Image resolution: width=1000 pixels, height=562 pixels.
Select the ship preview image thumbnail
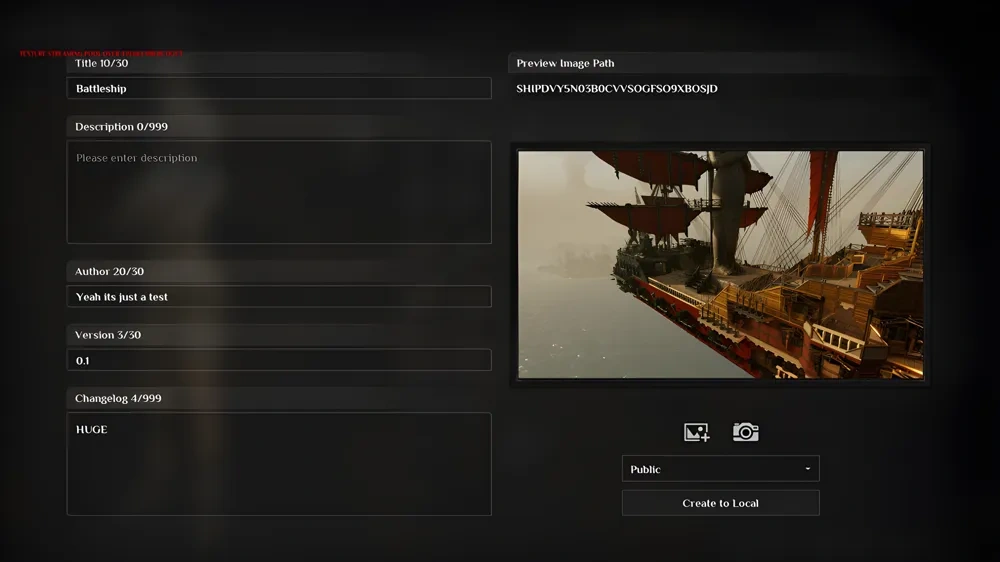(x=720, y=265)
